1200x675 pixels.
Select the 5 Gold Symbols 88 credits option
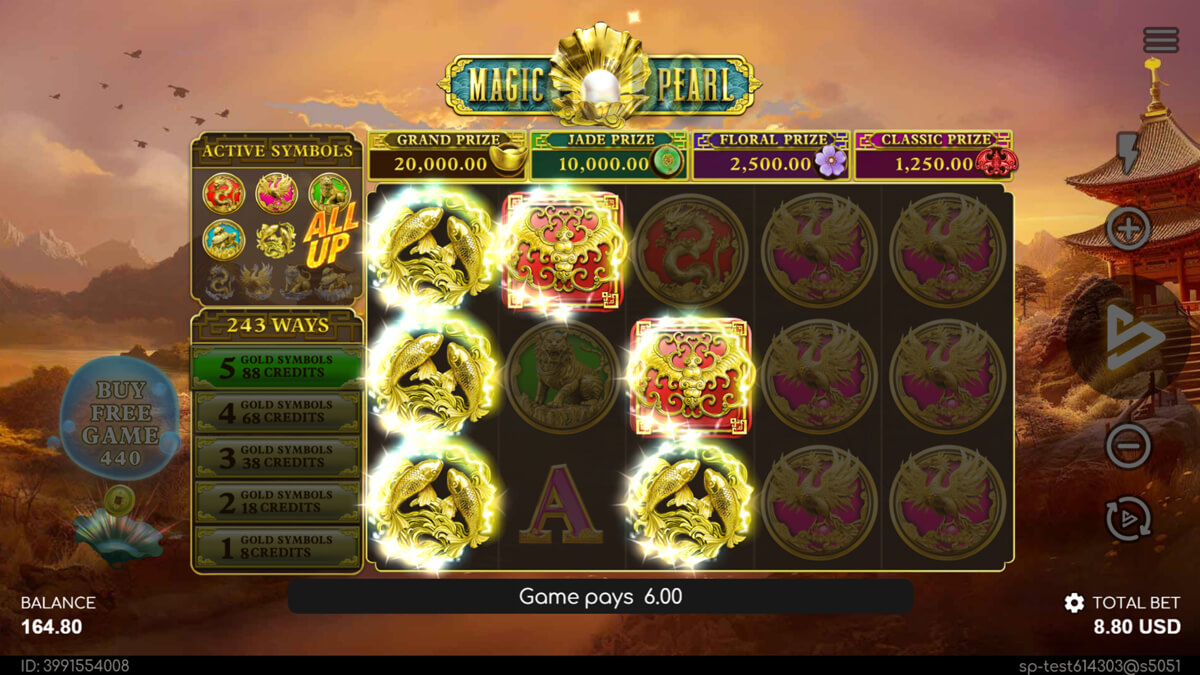pyautogui.click(x=277, y=367)
